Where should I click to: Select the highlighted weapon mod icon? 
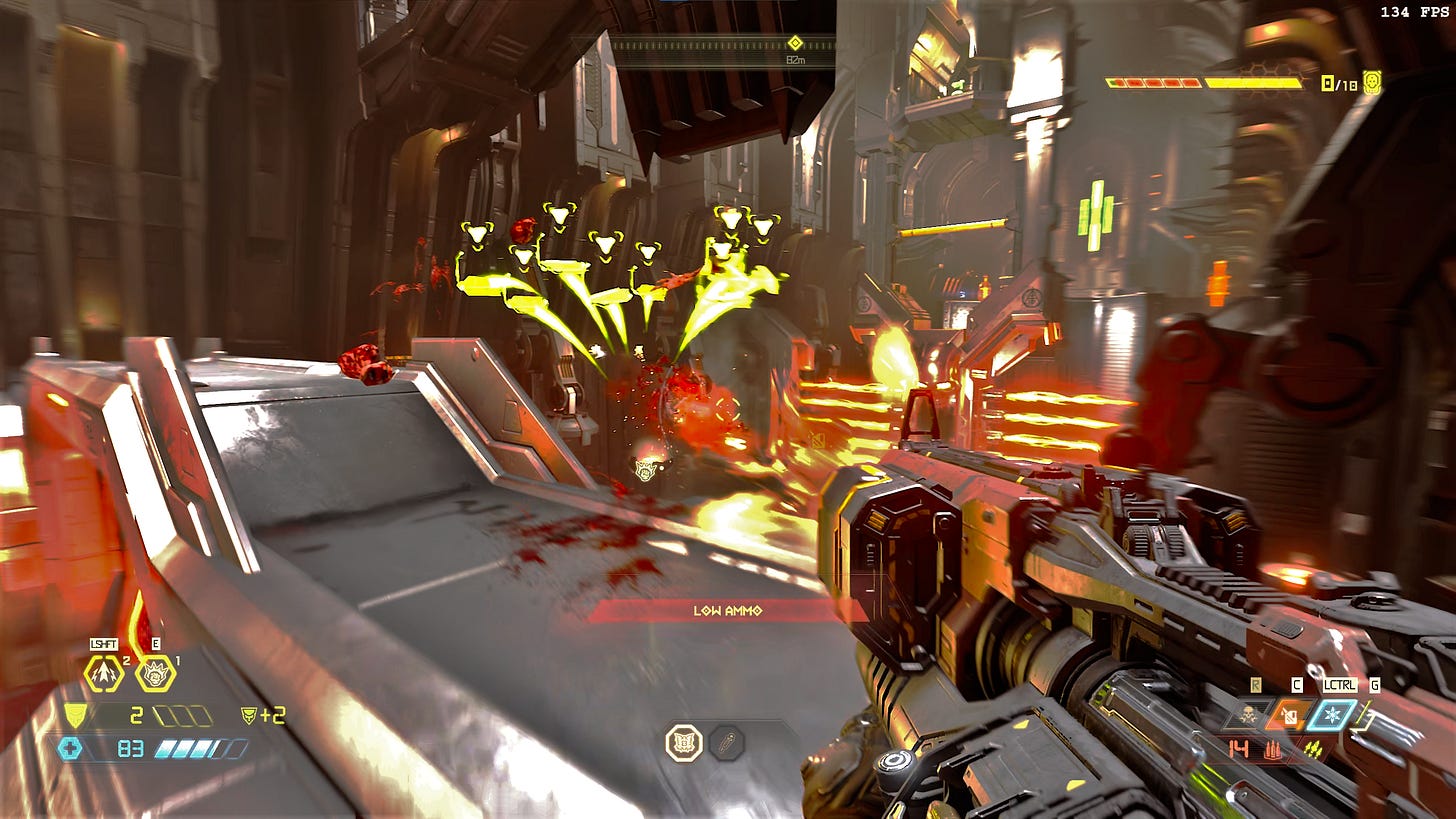point(684,743)
